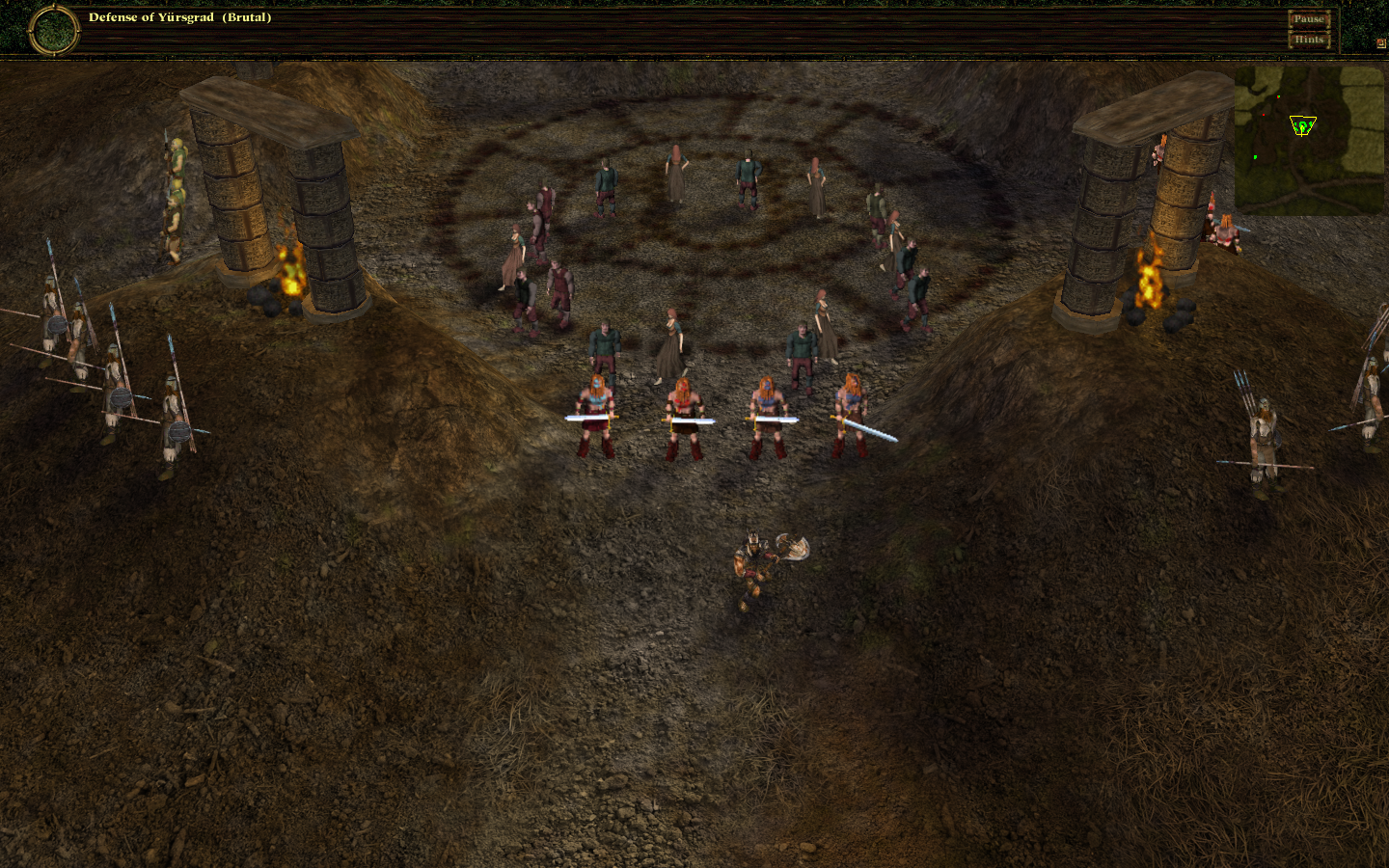Viewport: 1389px width, 868px height.
Task: Pause the game with the Pause button
Action: coord(1309,19)
